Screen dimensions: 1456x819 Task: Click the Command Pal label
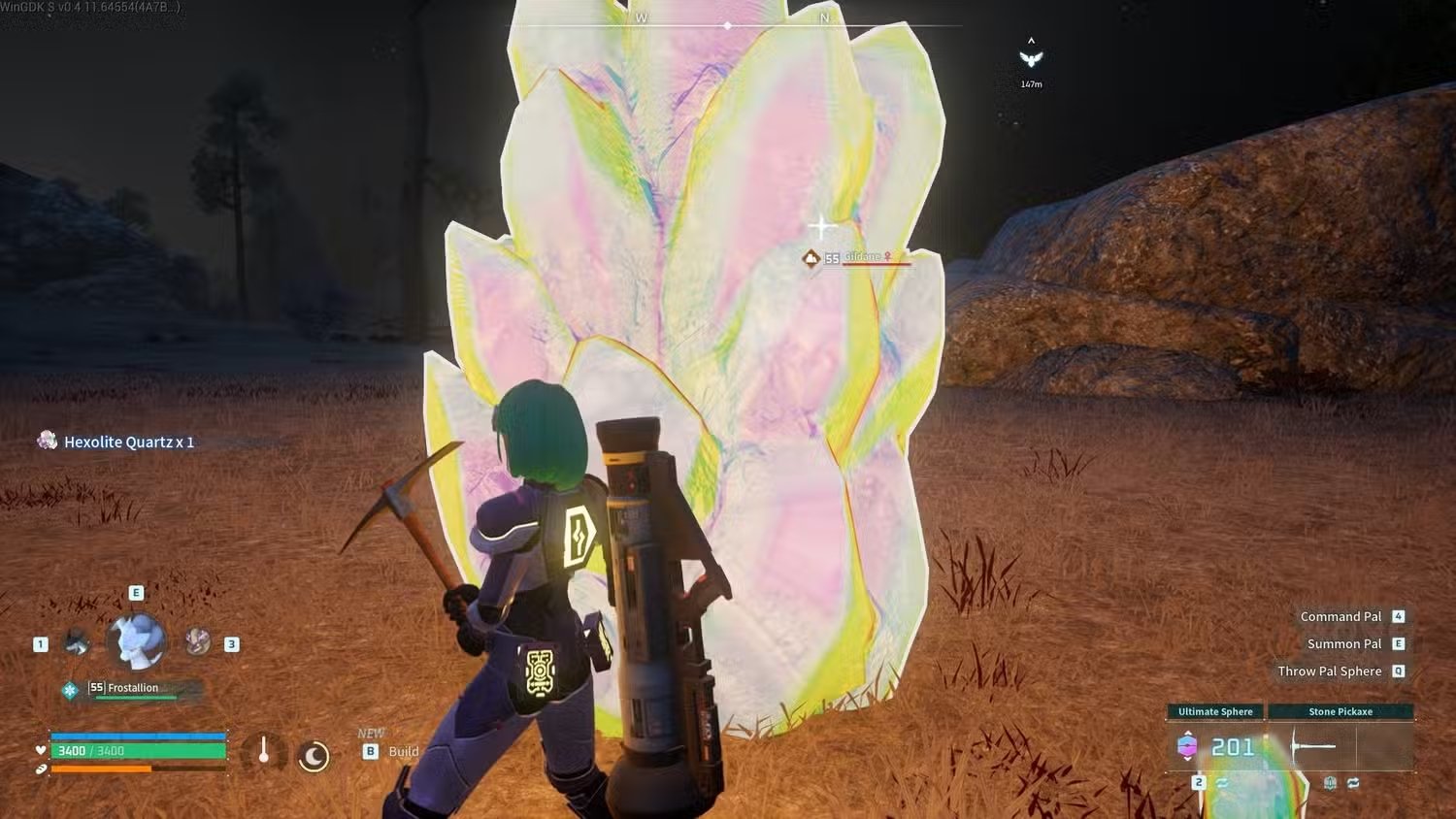1340,616
